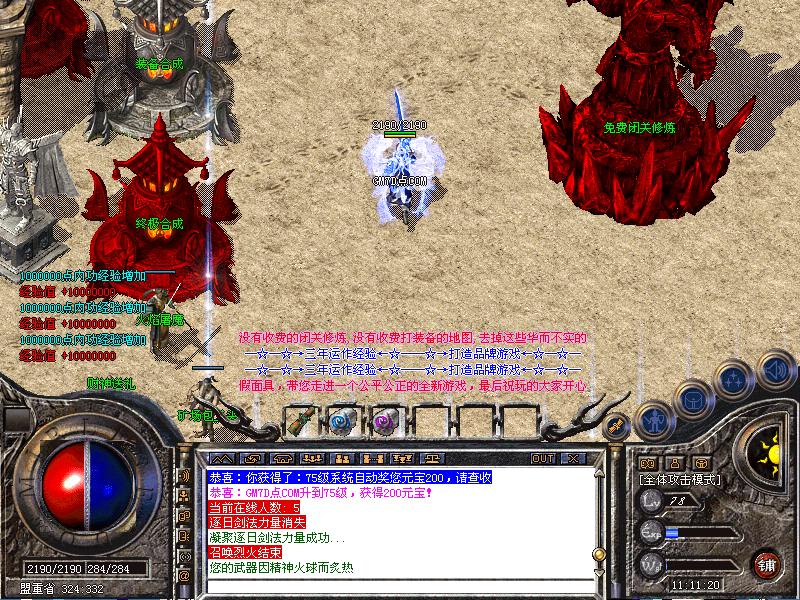Open the bag inventory round button
The image size is (800, 600).
(x=692, y=399)
